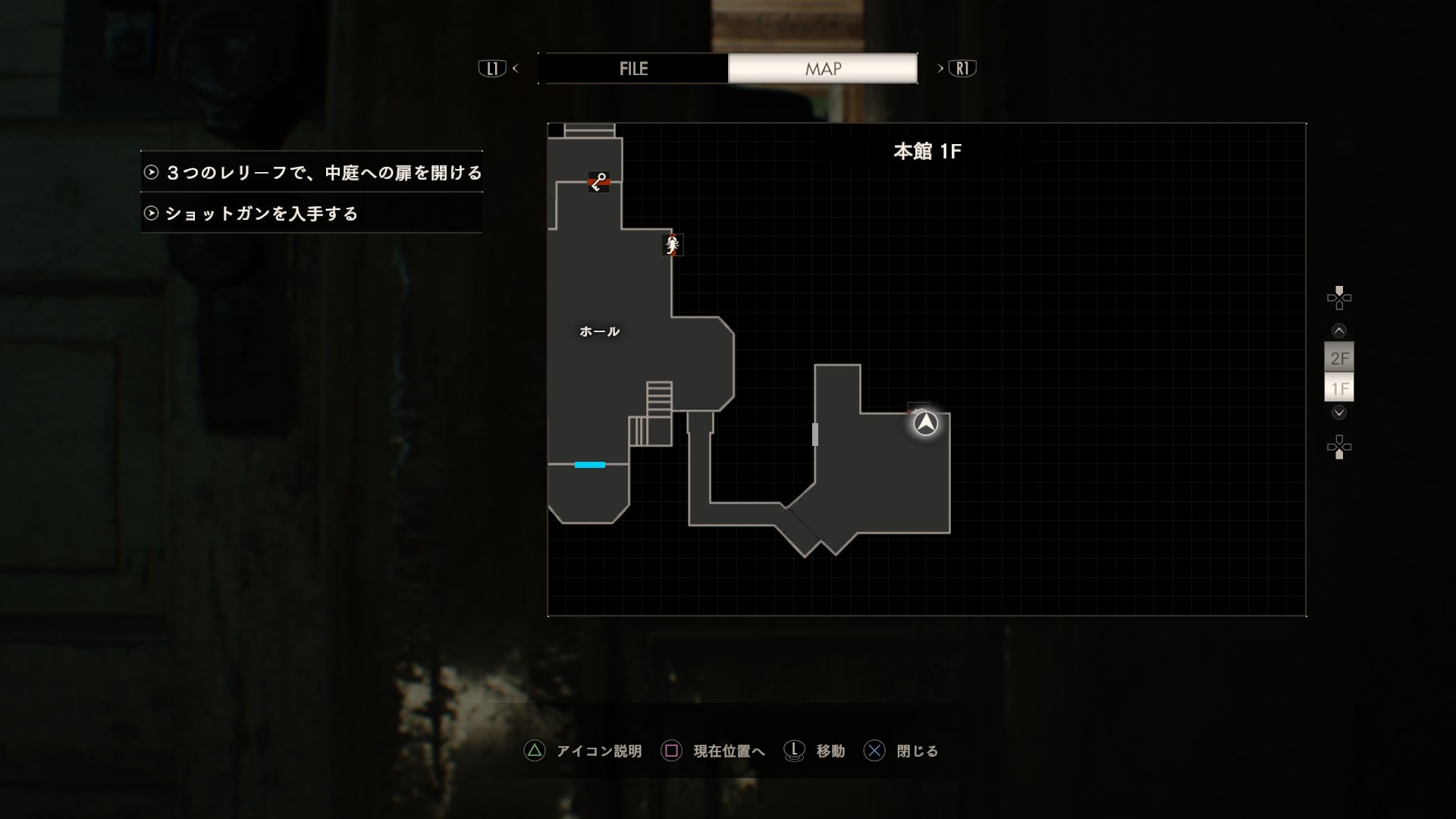Viewport: 1456px width, 819px height.
Task: Open the three reliefs courtyard door objective
Action: [x=312, y=173]
